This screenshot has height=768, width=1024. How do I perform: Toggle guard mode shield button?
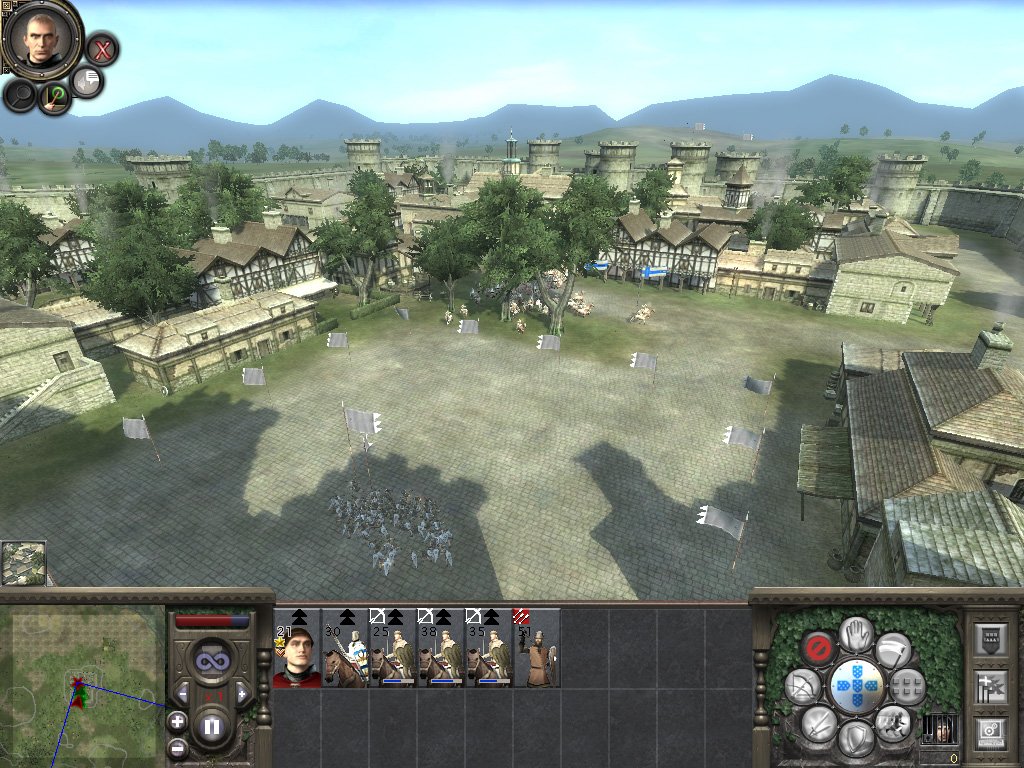coord(856,738)
